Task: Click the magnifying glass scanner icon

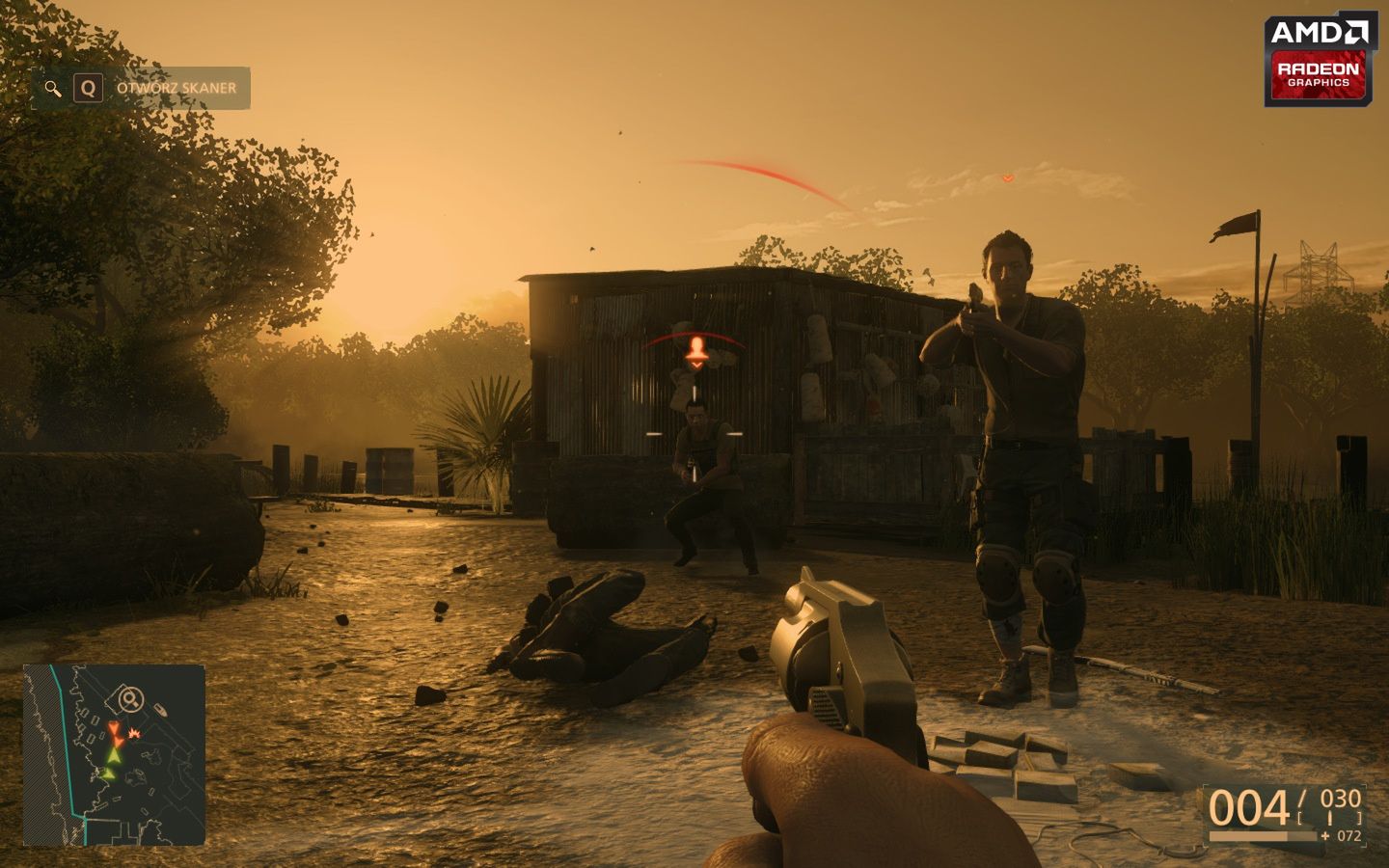Action: click(52, 88)
